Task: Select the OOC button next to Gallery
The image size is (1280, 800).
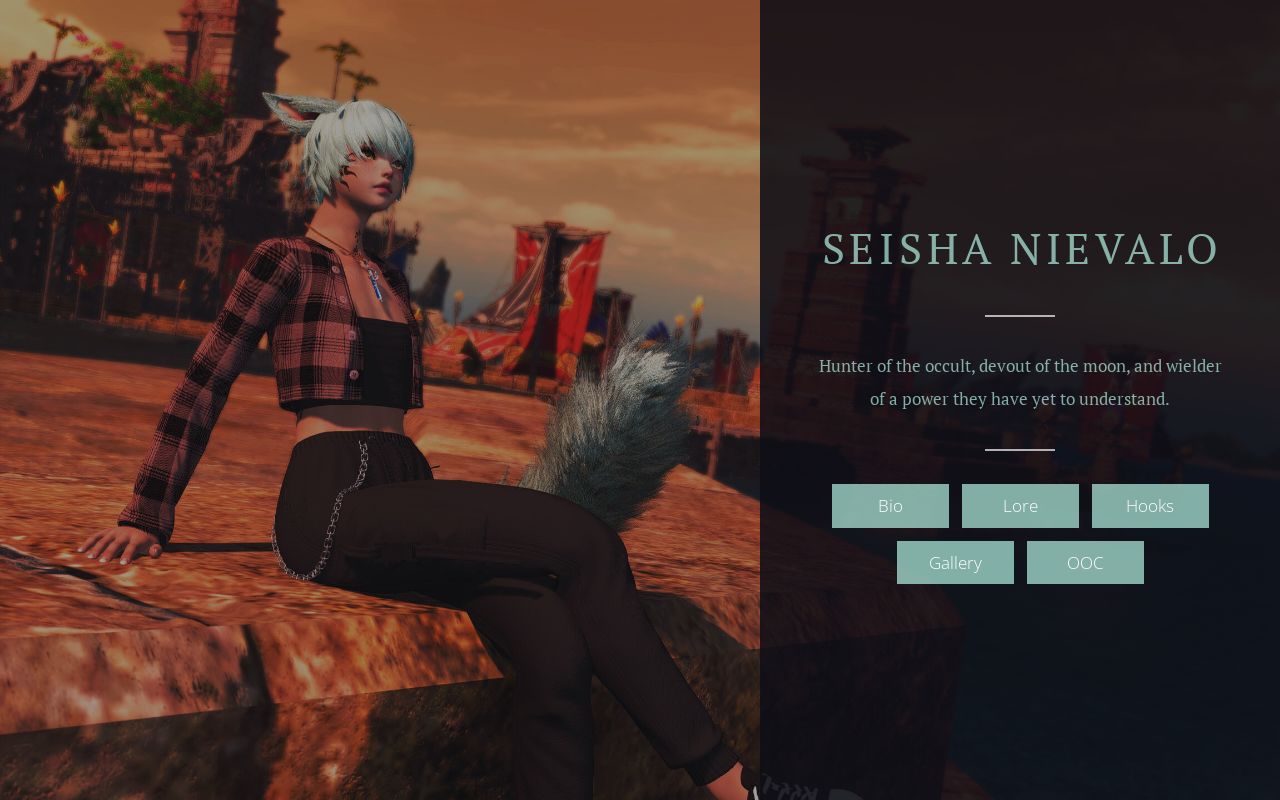Action: pyautogui.click(x=1085, y=562)
